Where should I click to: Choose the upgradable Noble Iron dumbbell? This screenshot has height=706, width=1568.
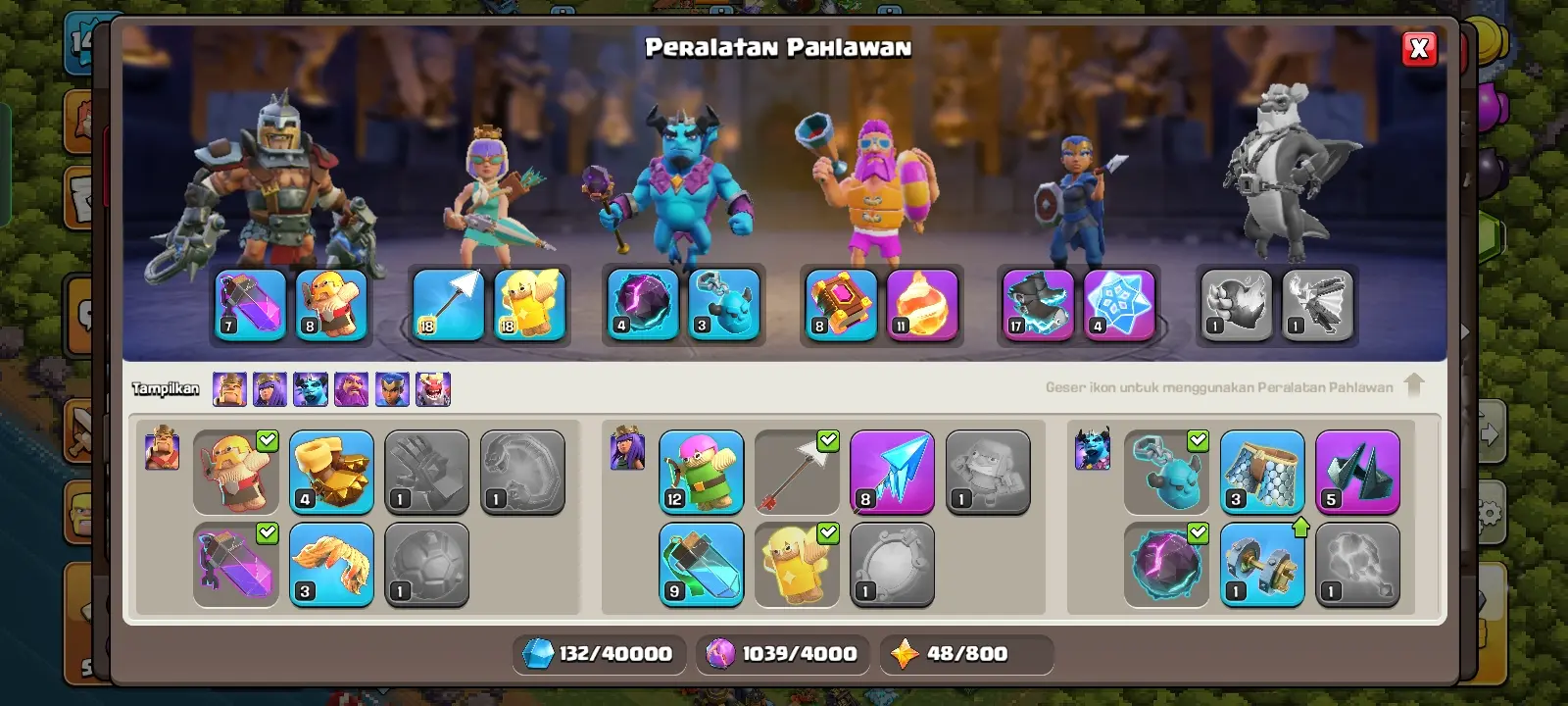coord(1262,565)
